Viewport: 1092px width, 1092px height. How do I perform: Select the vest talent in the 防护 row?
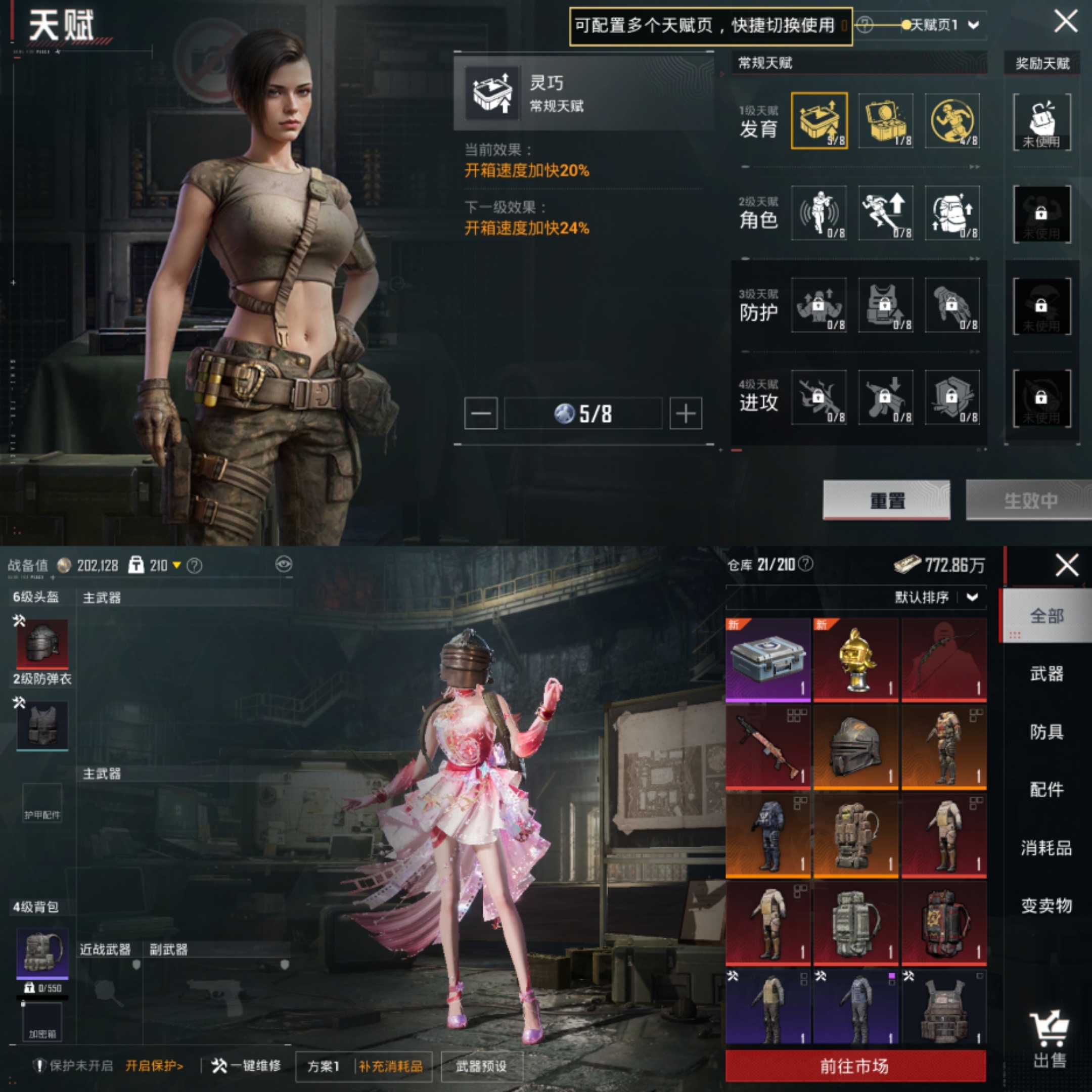[x=885, y=306]
